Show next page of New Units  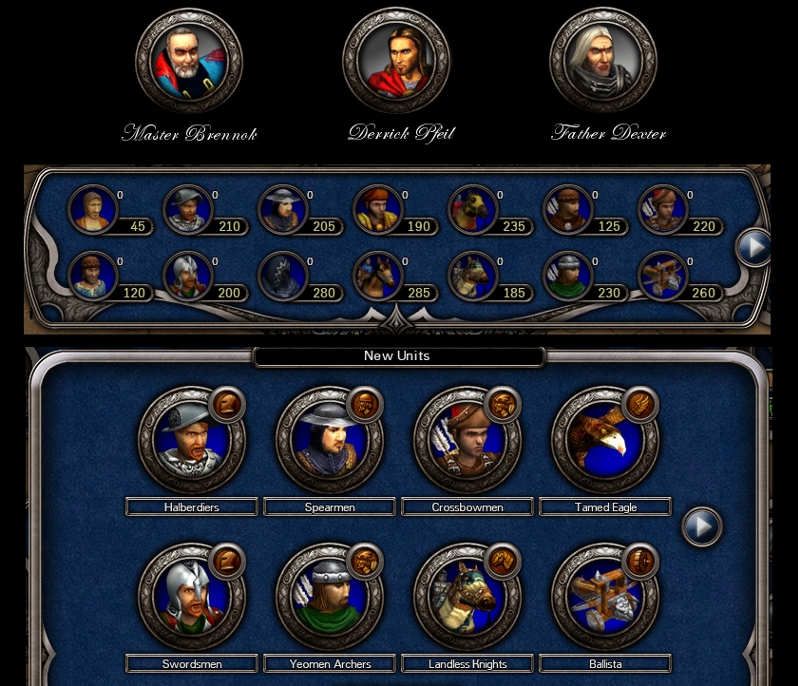click(702, 526)
